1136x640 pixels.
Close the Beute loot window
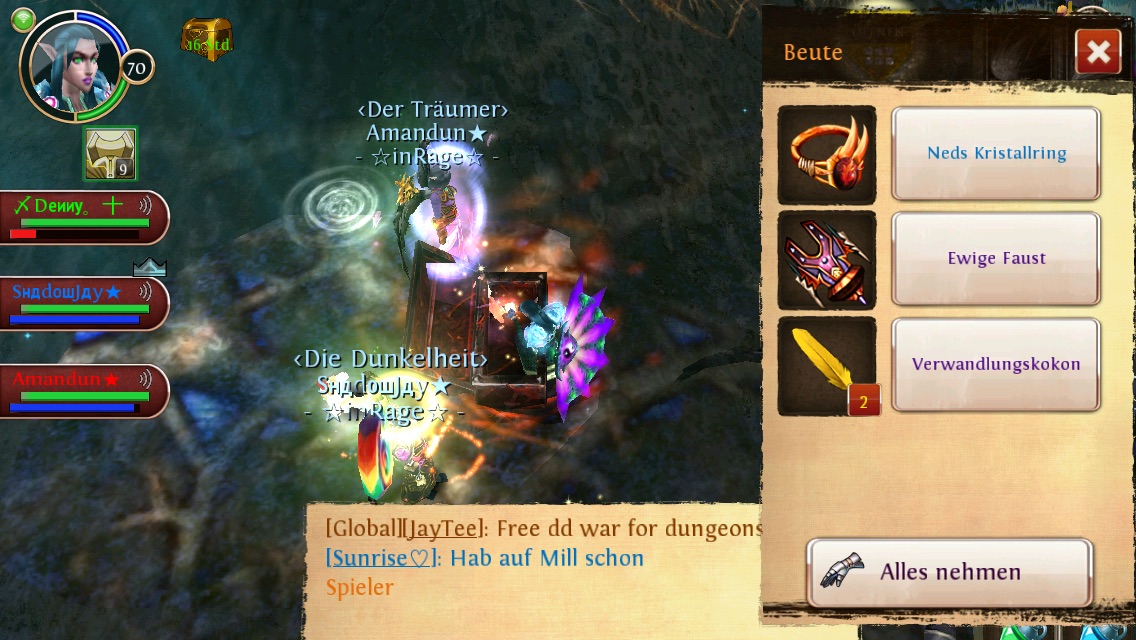coord(1097,51)
